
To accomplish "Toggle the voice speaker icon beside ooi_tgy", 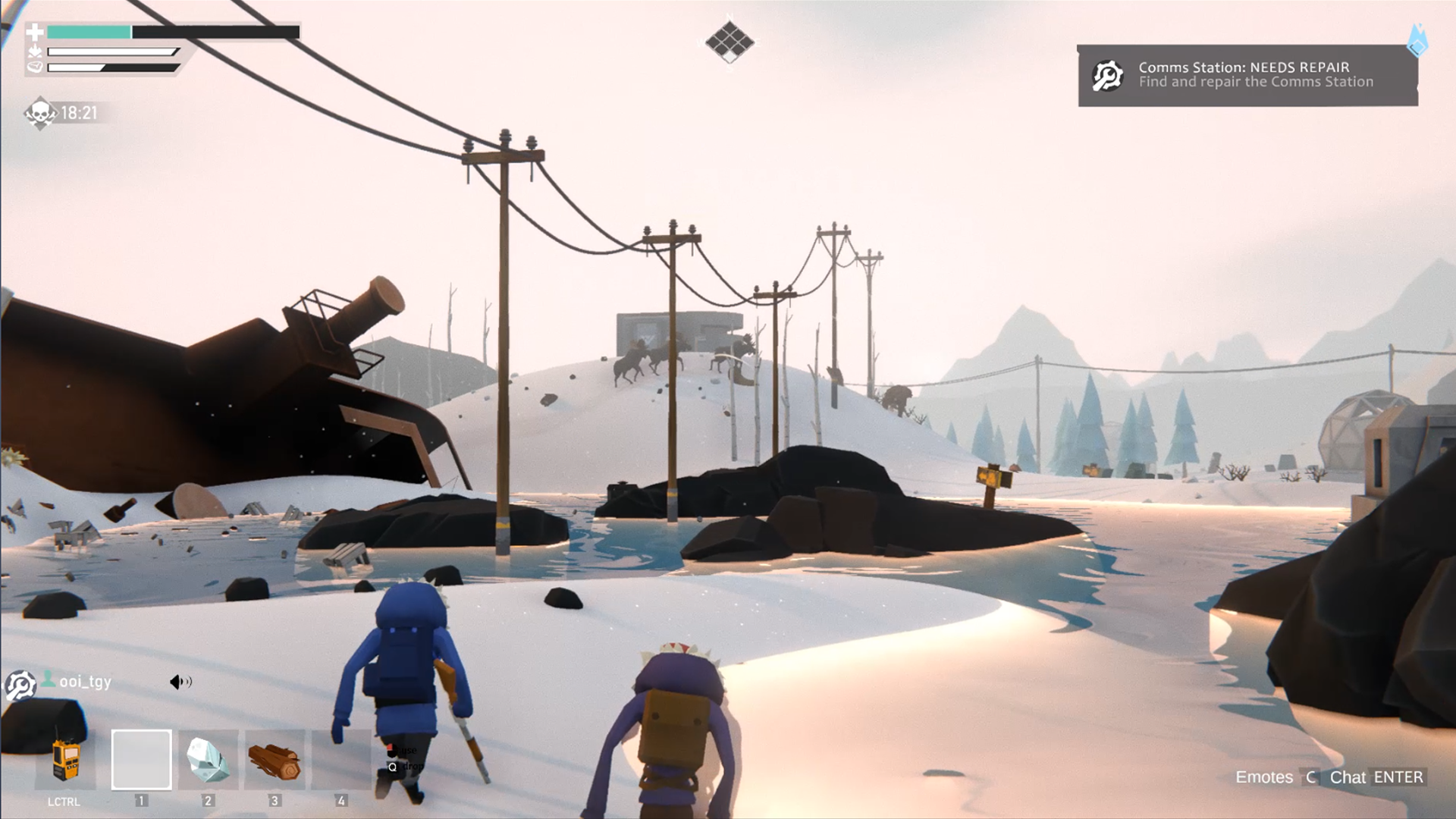I will coord(180,682).
